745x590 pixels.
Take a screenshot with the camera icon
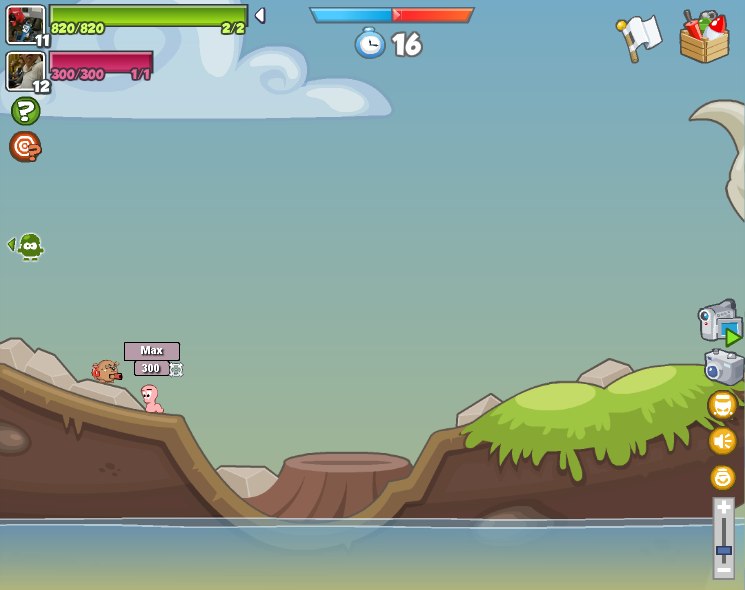point(723,367)
